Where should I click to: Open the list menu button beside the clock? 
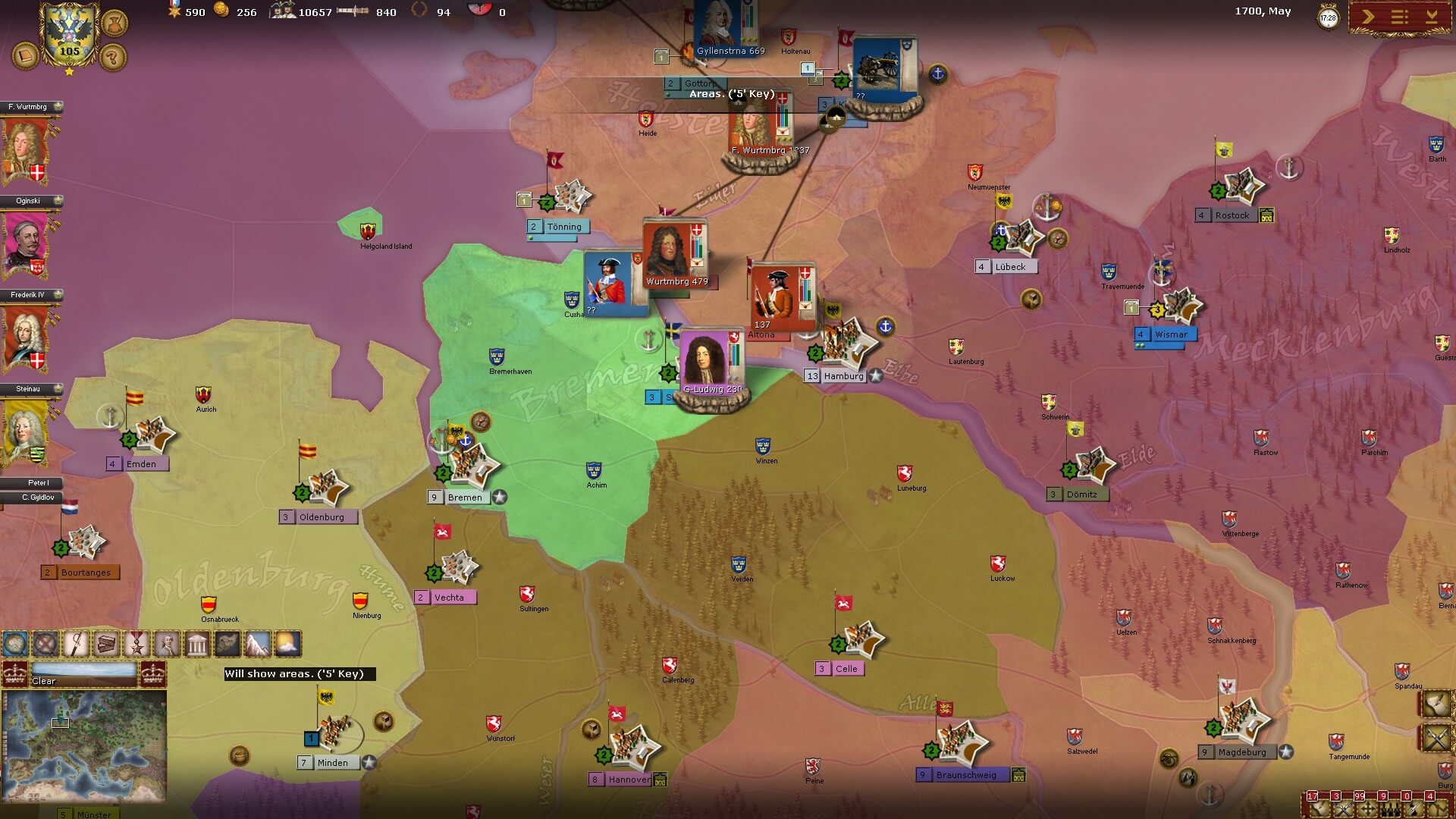[1400, 17]
